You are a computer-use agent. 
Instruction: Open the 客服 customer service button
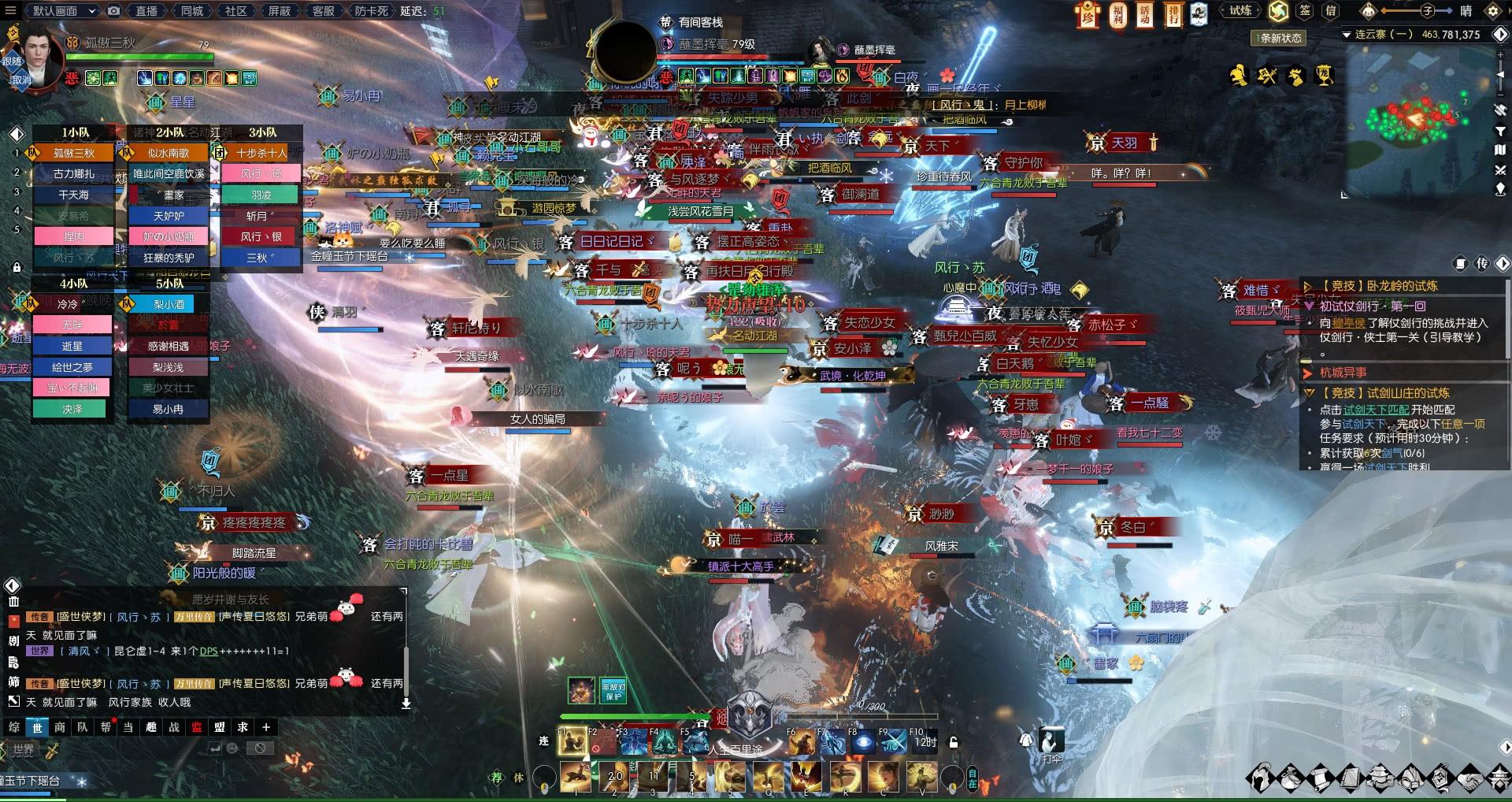point(323,11)
